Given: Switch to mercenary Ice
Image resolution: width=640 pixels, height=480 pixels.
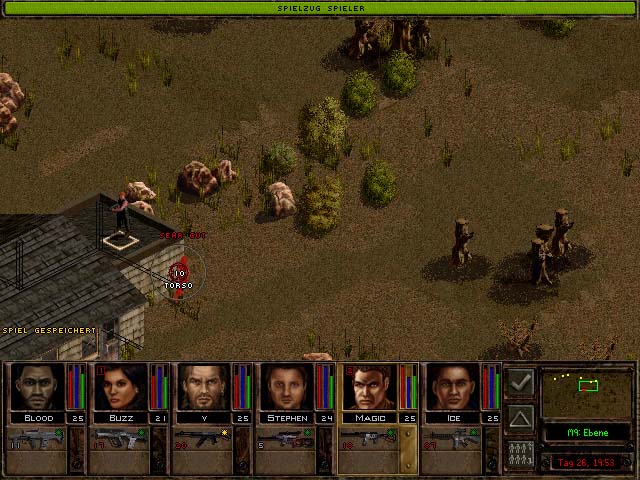Looking at the screenshot, I should click(x=453, y=387).
